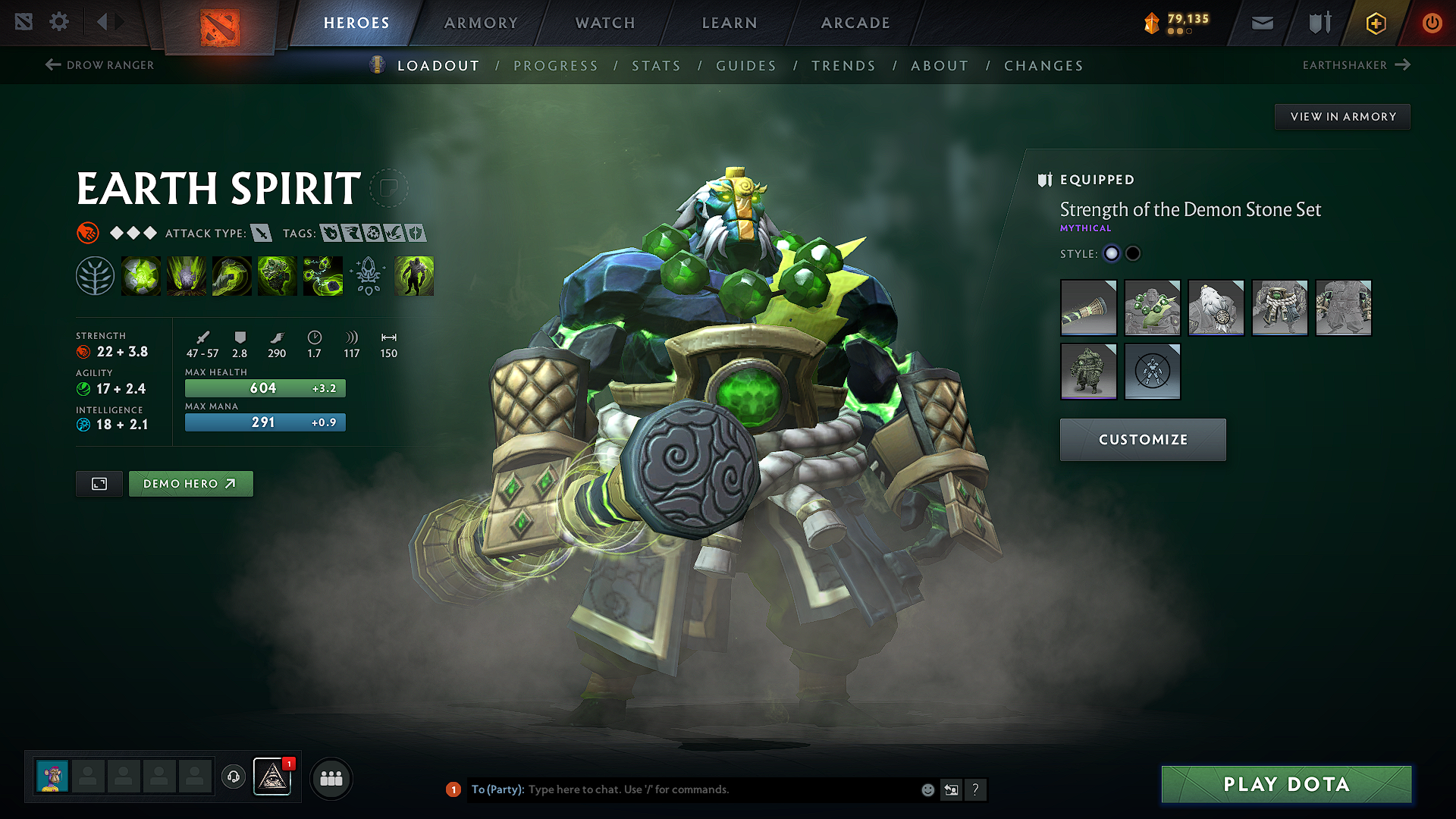Select the Boulder Smash ability icon
The image size is (1456, 819).
click(141, 275)
